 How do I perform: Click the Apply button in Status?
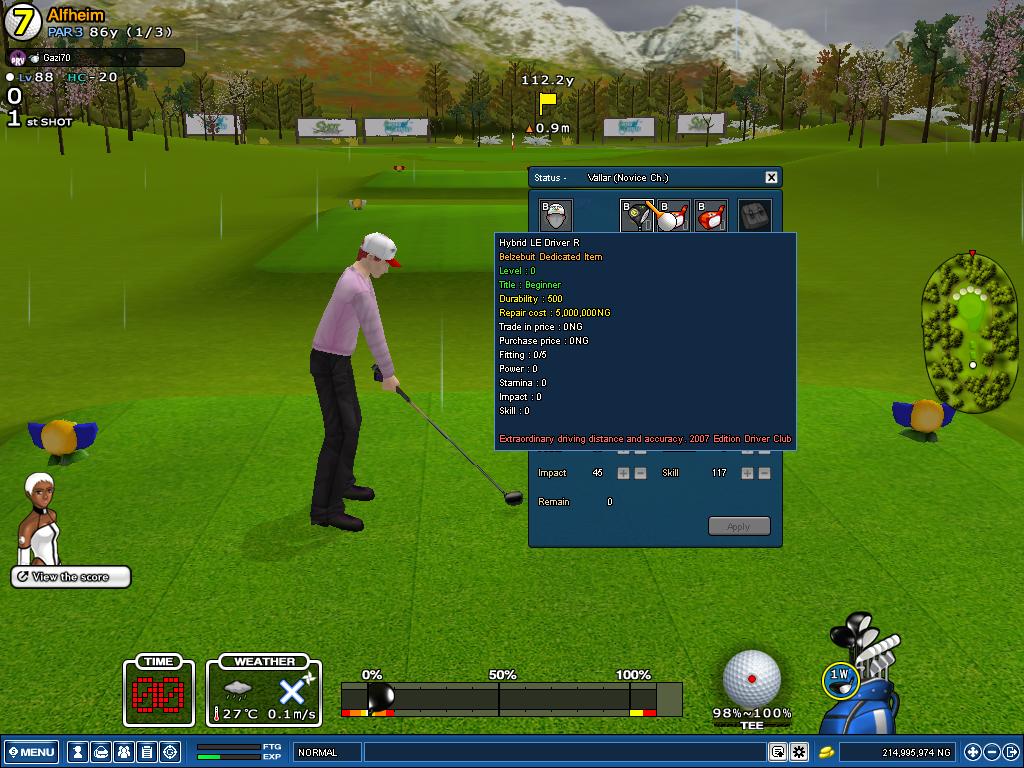[x=739, y=526]
